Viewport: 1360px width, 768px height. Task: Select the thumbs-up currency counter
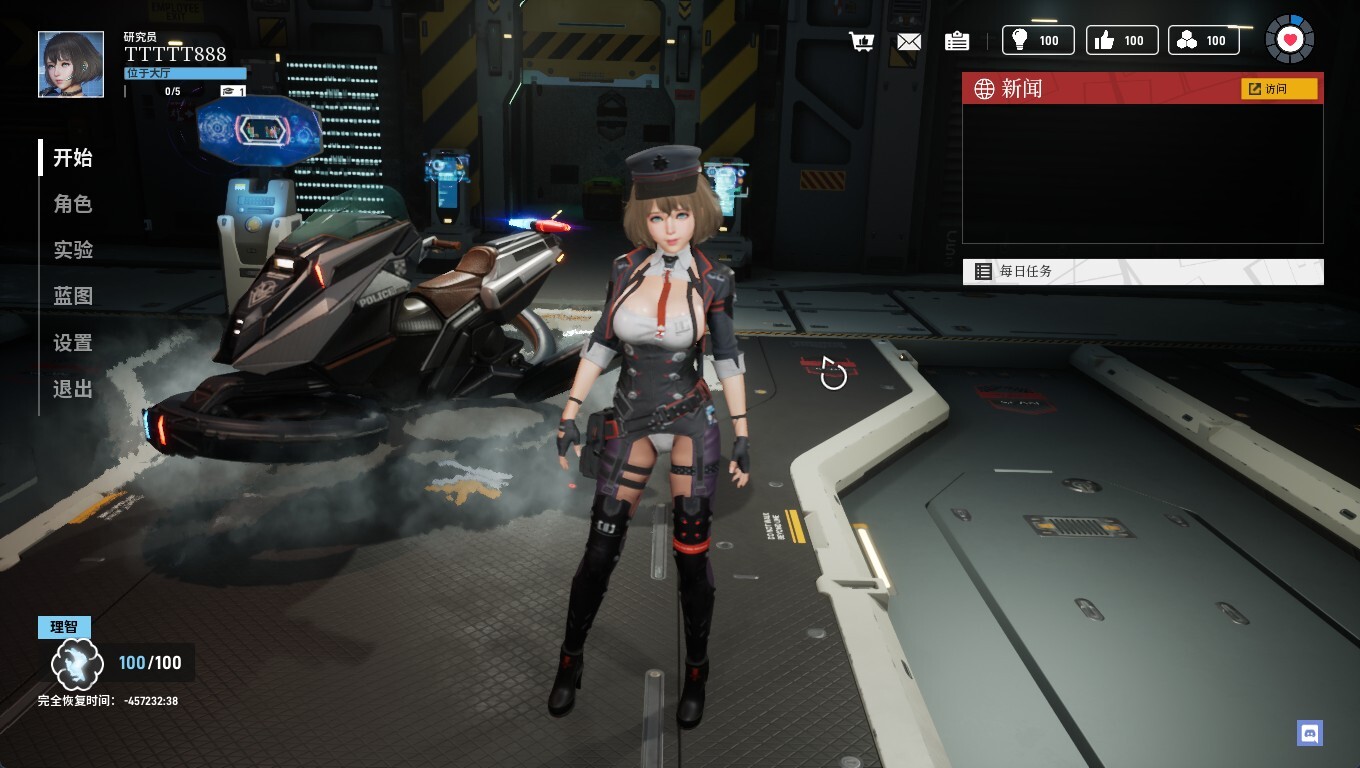click(x=1122, y=40)
